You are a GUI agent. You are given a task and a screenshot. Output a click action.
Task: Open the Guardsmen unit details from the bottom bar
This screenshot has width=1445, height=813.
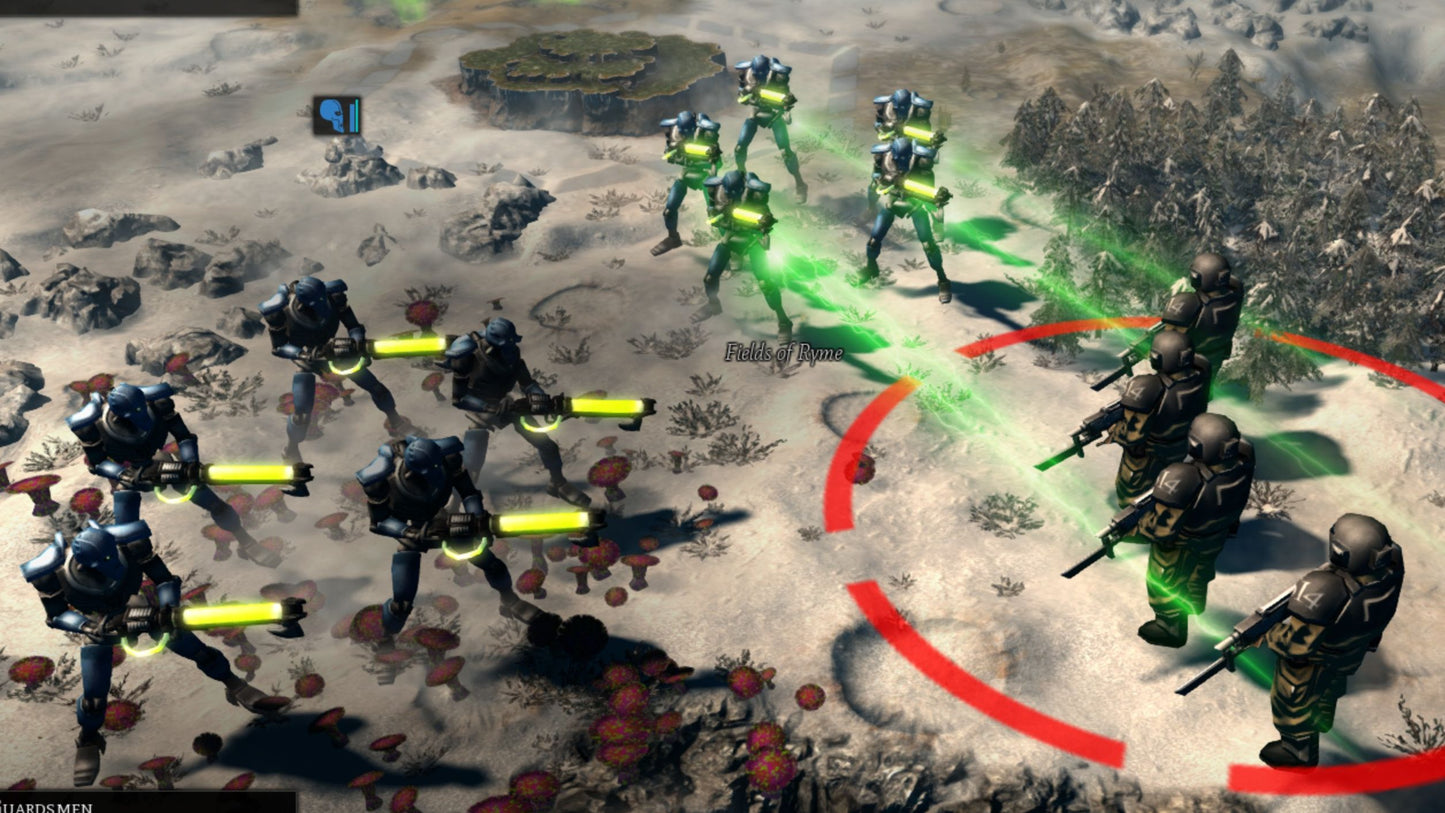click(150, 805)
